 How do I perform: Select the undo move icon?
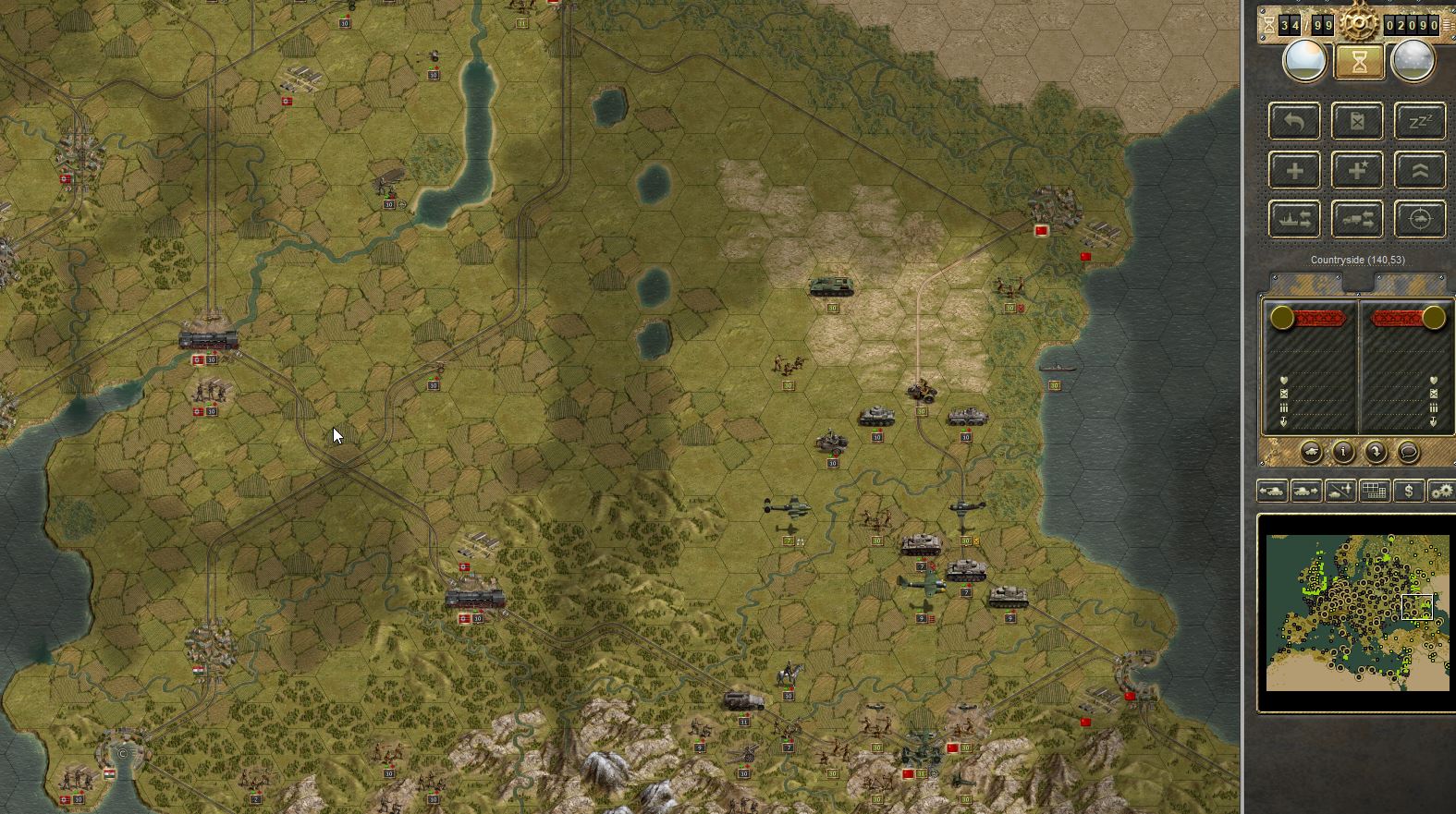coord(1293,121)
